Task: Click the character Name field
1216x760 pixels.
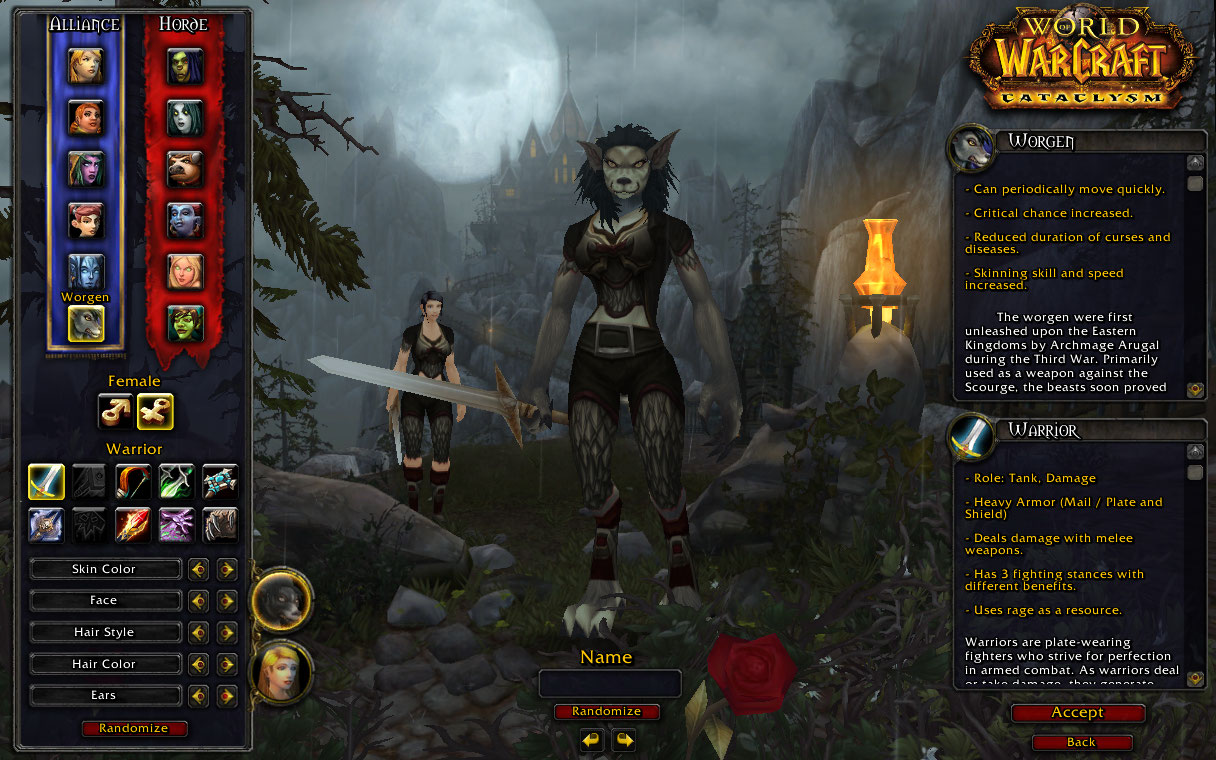Action: 610,684
